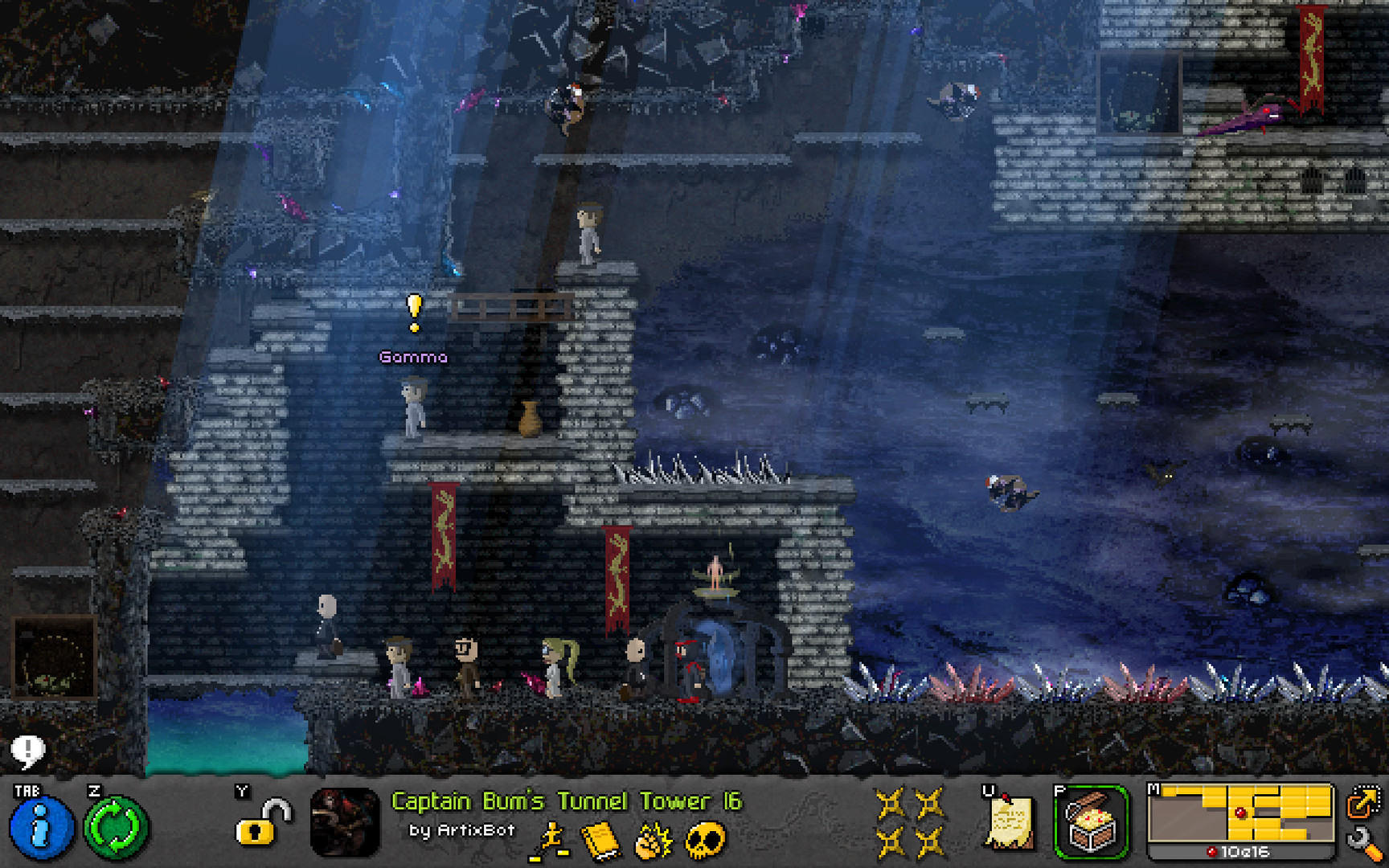Open the wrench settings icon

(1363, 844)
